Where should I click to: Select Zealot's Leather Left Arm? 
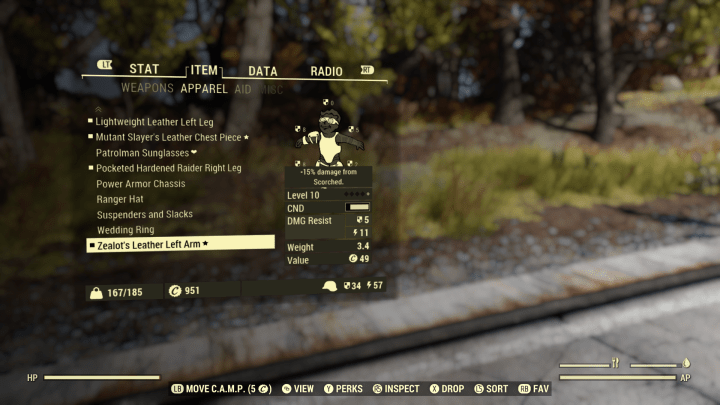[x=152, y=244]
